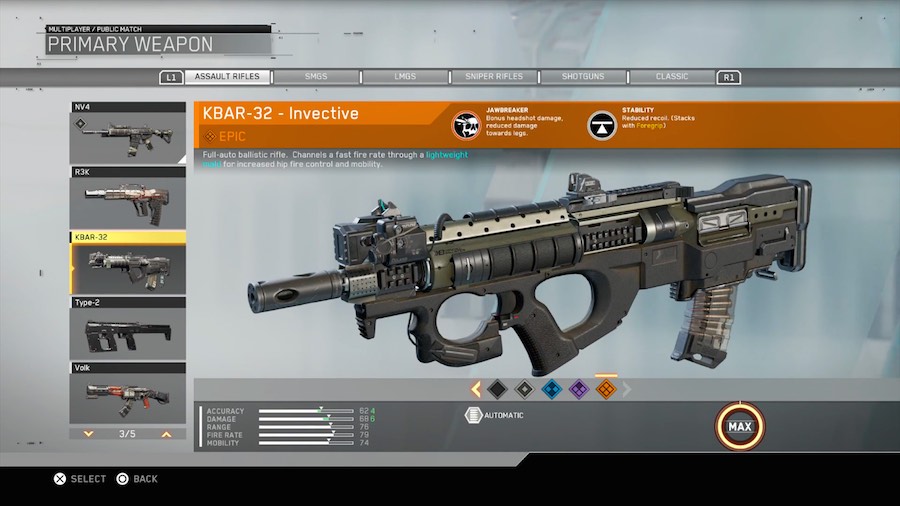The width and height of the screenshot is (900, 506).
Task: Open the LMGs weapon category
Action: [x=404, y=77]
